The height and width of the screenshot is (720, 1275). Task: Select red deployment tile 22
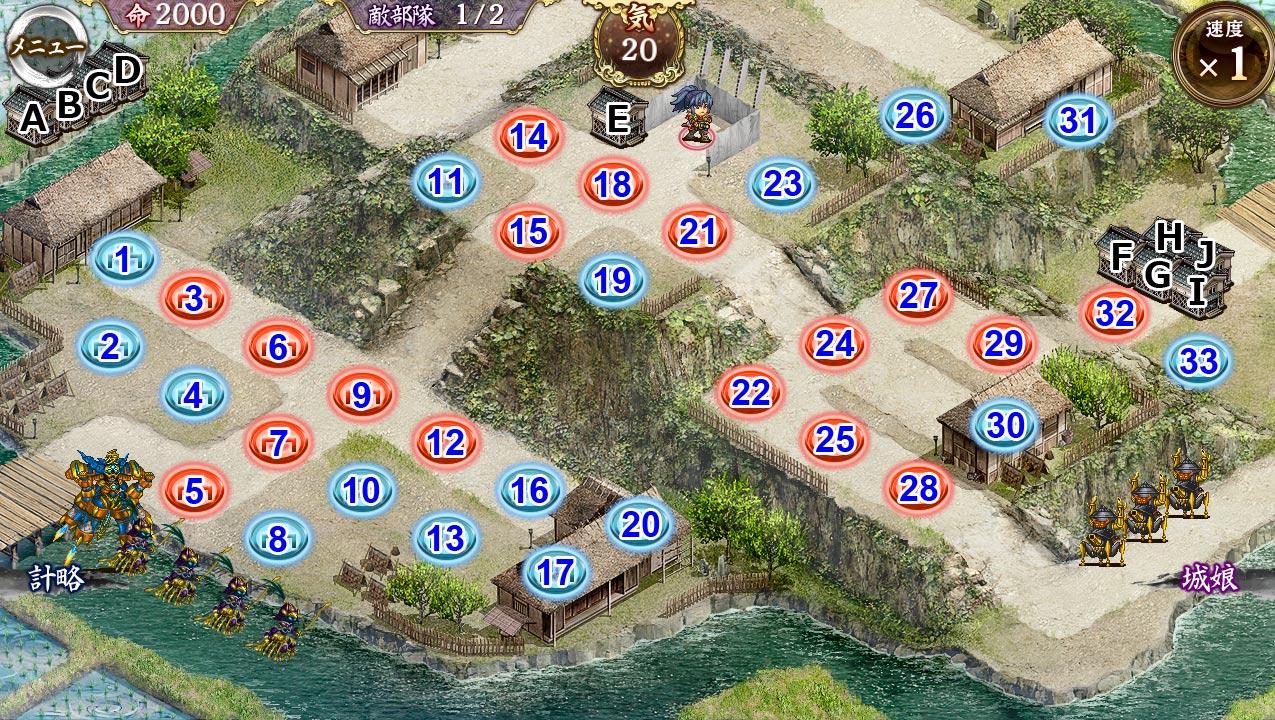pyautogui.click(x=750, y=393)
